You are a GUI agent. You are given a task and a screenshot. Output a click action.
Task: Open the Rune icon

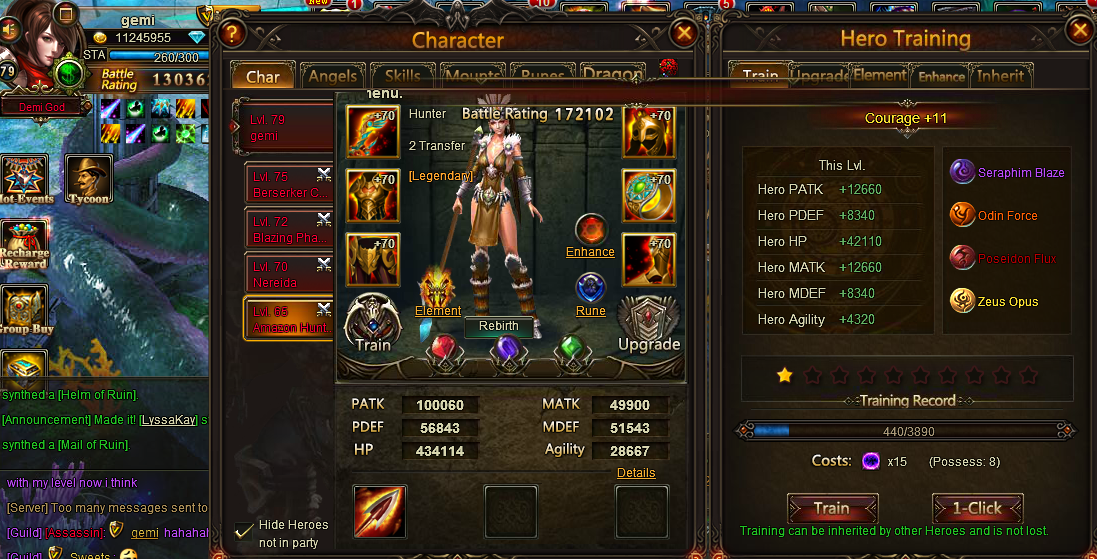tap(590, 288)
